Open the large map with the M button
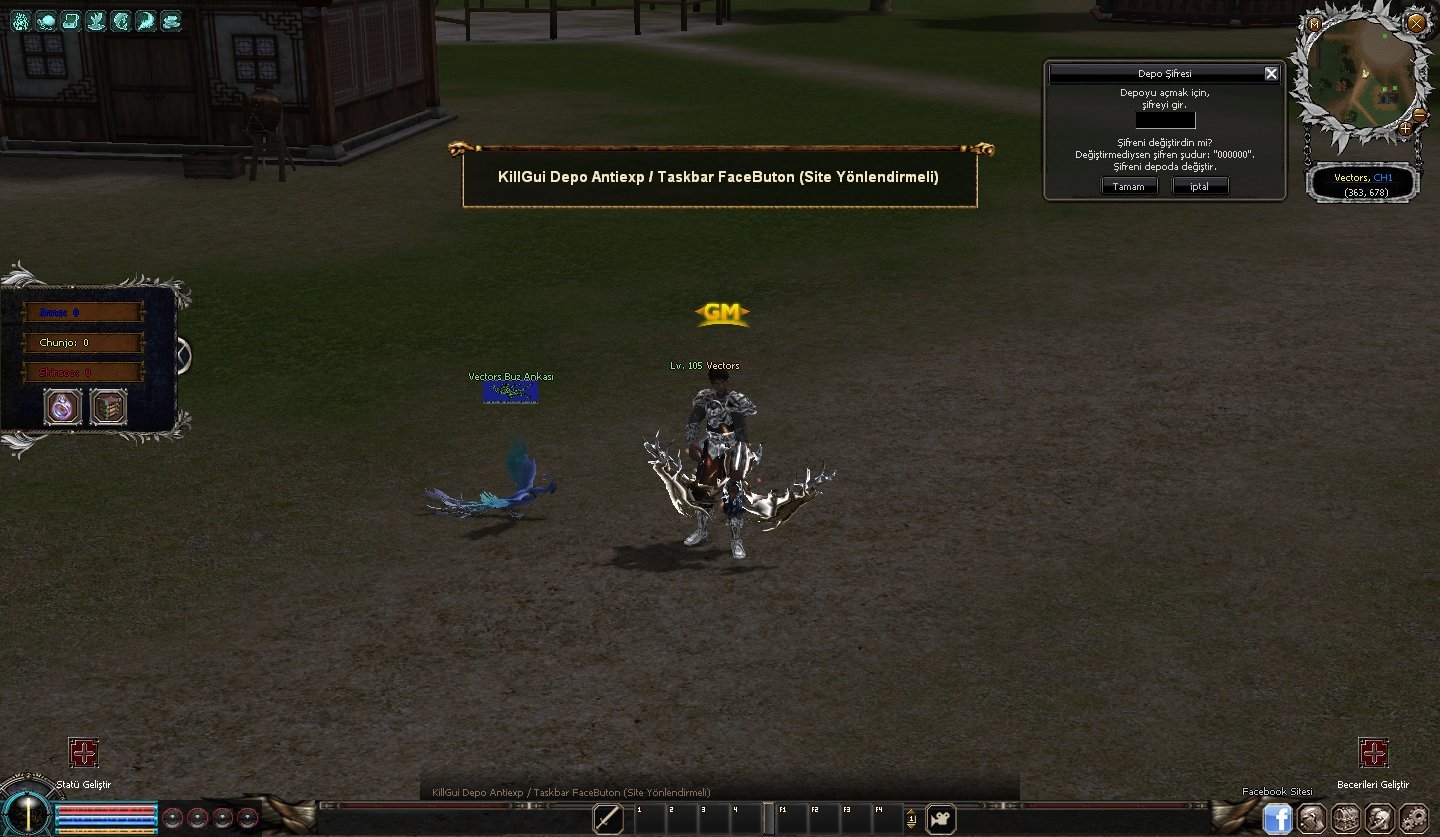 click(x=1314, y=23)
